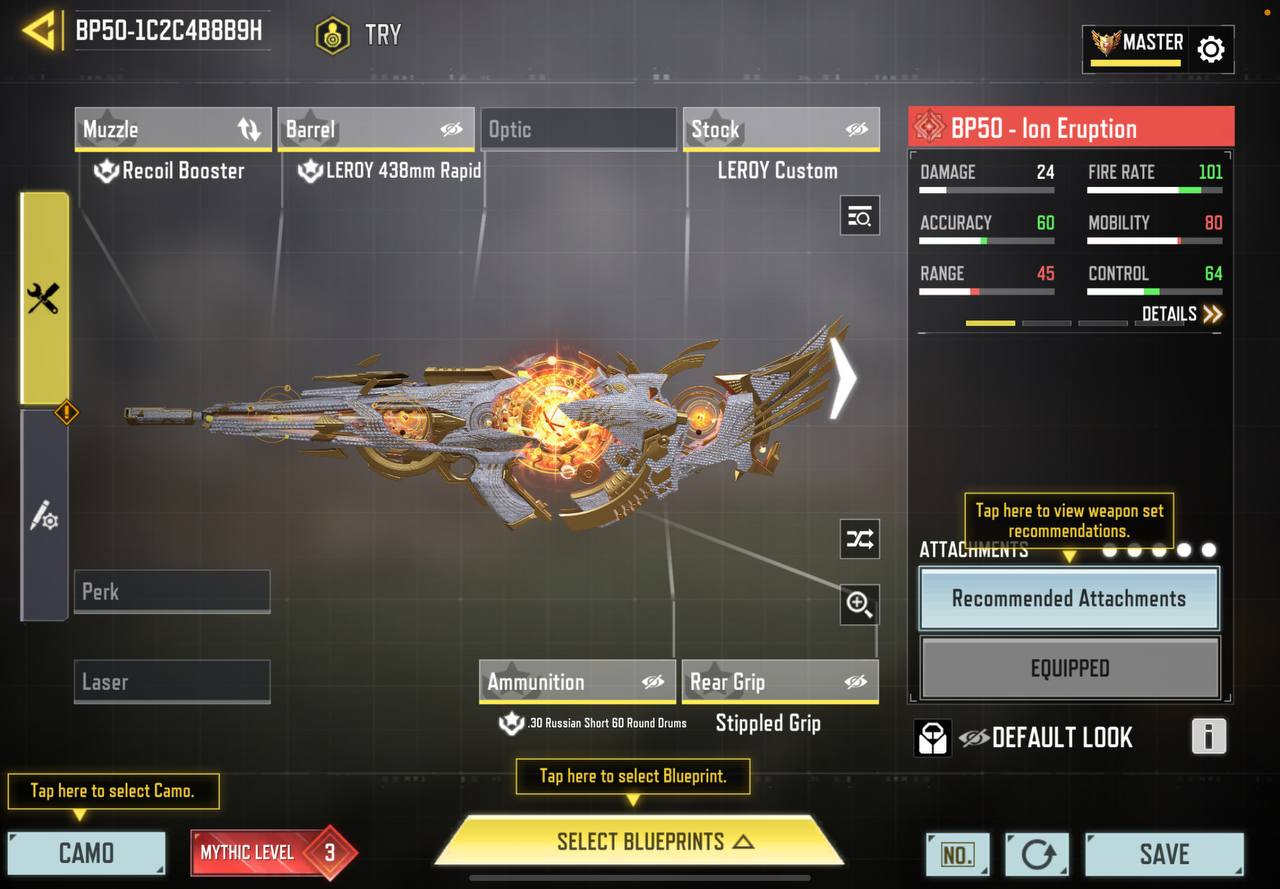Select the empty Perk slot

tap(172, 592)
